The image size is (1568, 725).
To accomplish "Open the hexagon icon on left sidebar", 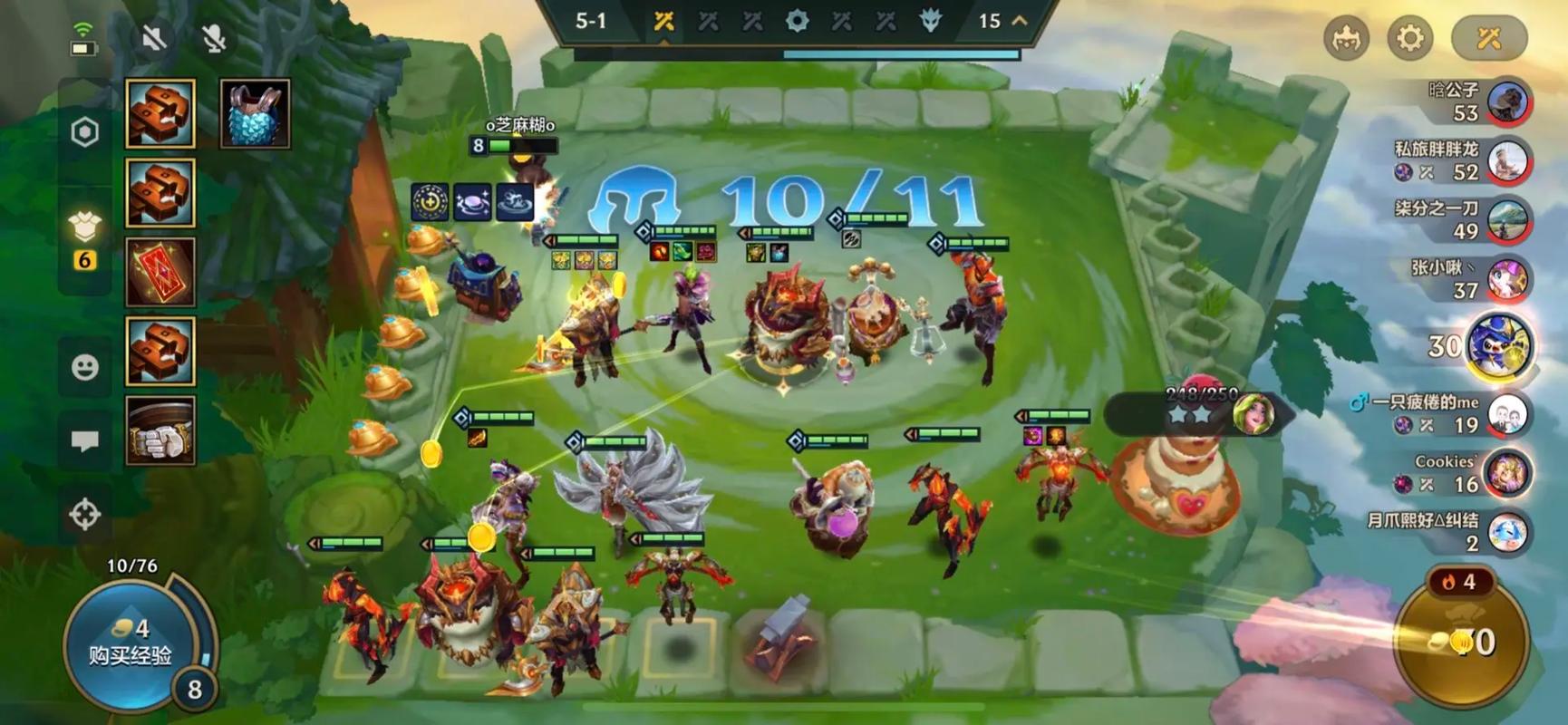I will tap(85, 132).
